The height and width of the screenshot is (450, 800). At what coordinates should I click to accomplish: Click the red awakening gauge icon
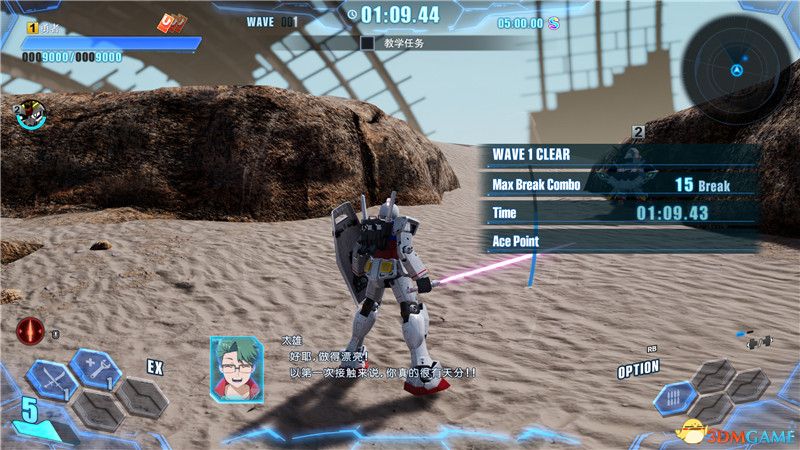click(30, 330)
